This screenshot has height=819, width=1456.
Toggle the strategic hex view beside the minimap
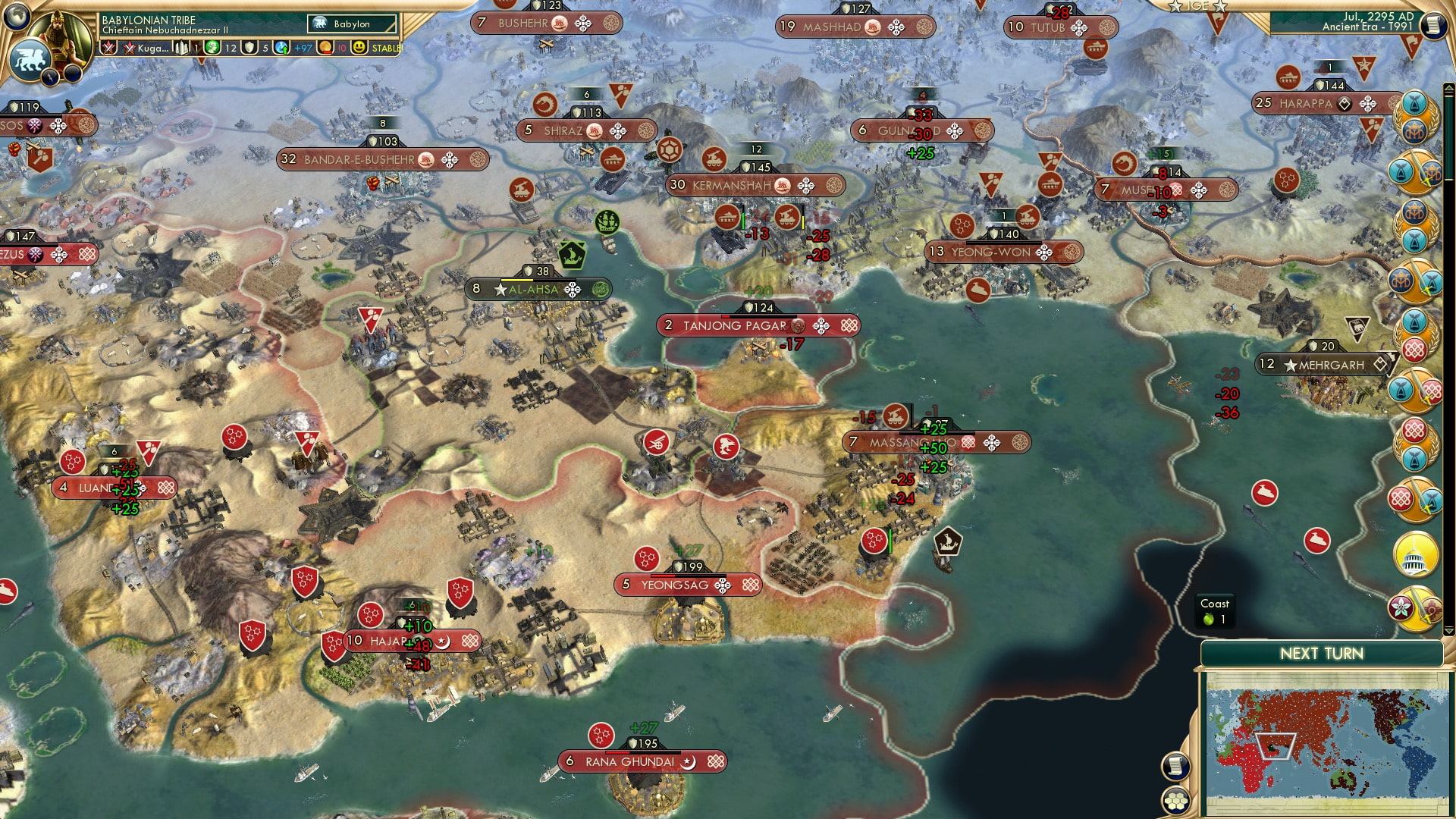[x=1174, y=802]
